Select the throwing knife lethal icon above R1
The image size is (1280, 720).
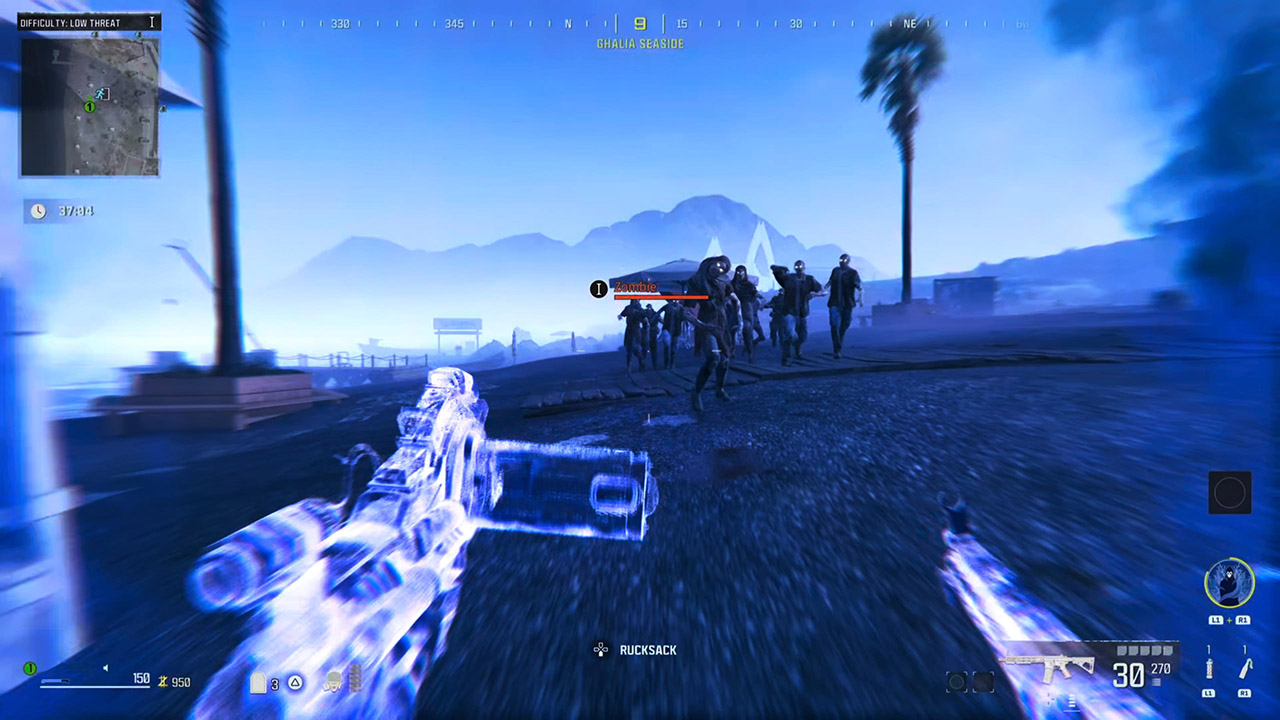coord(1245,667)
